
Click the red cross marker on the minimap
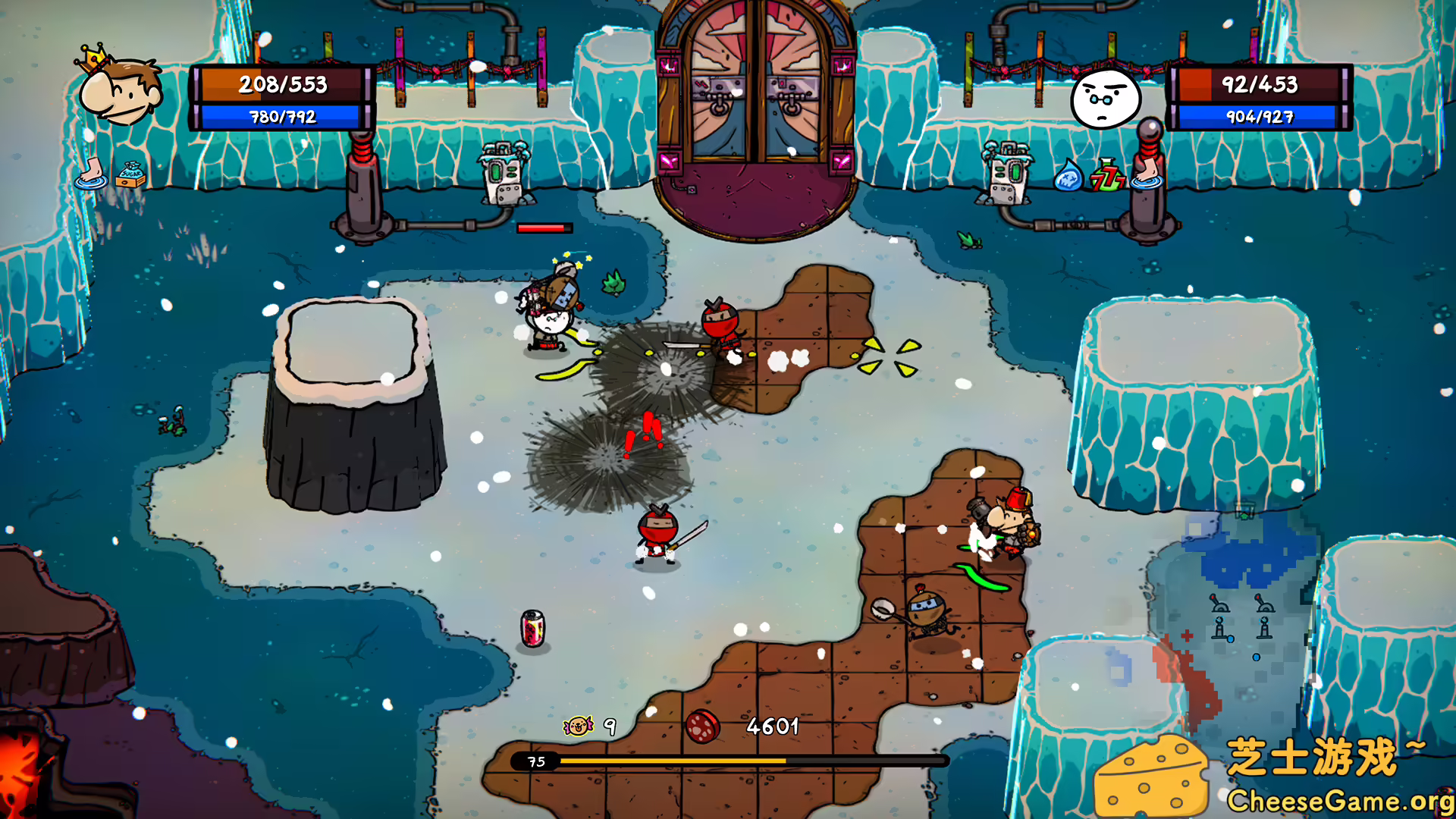tap(1187, 635)
